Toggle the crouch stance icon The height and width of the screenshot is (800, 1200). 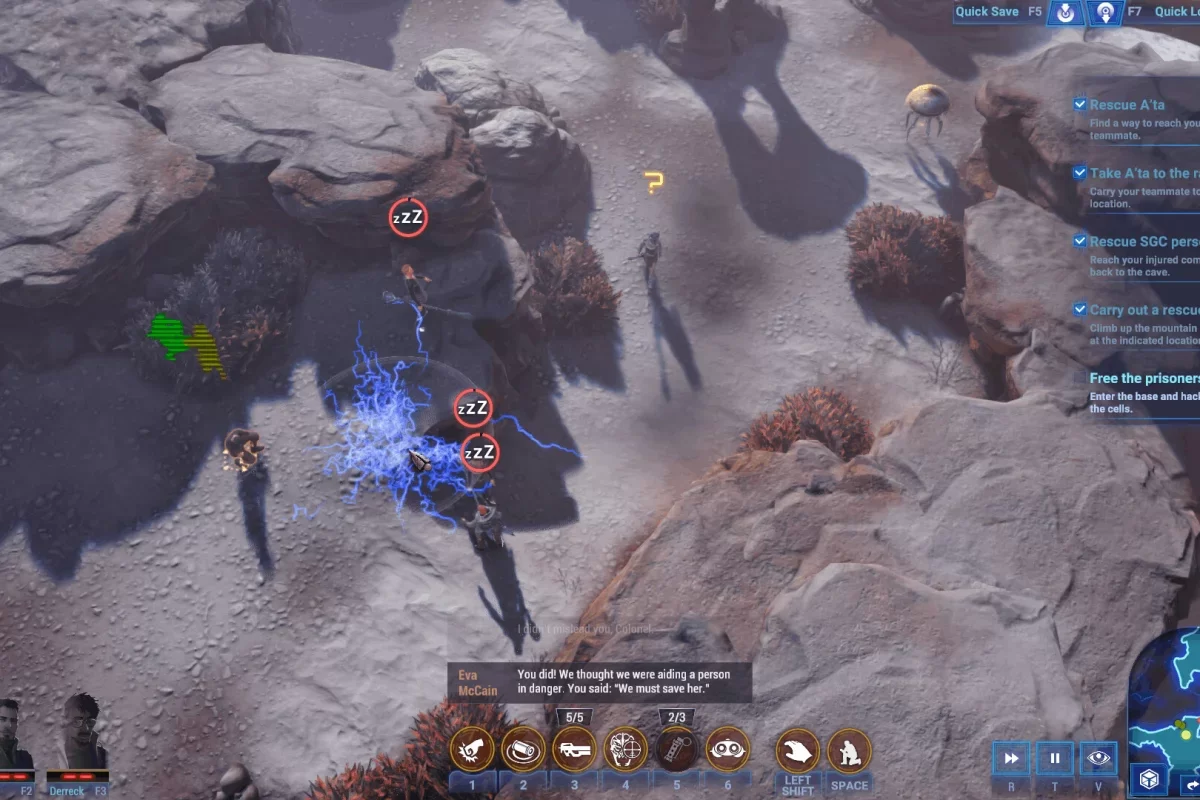[849, 751]
